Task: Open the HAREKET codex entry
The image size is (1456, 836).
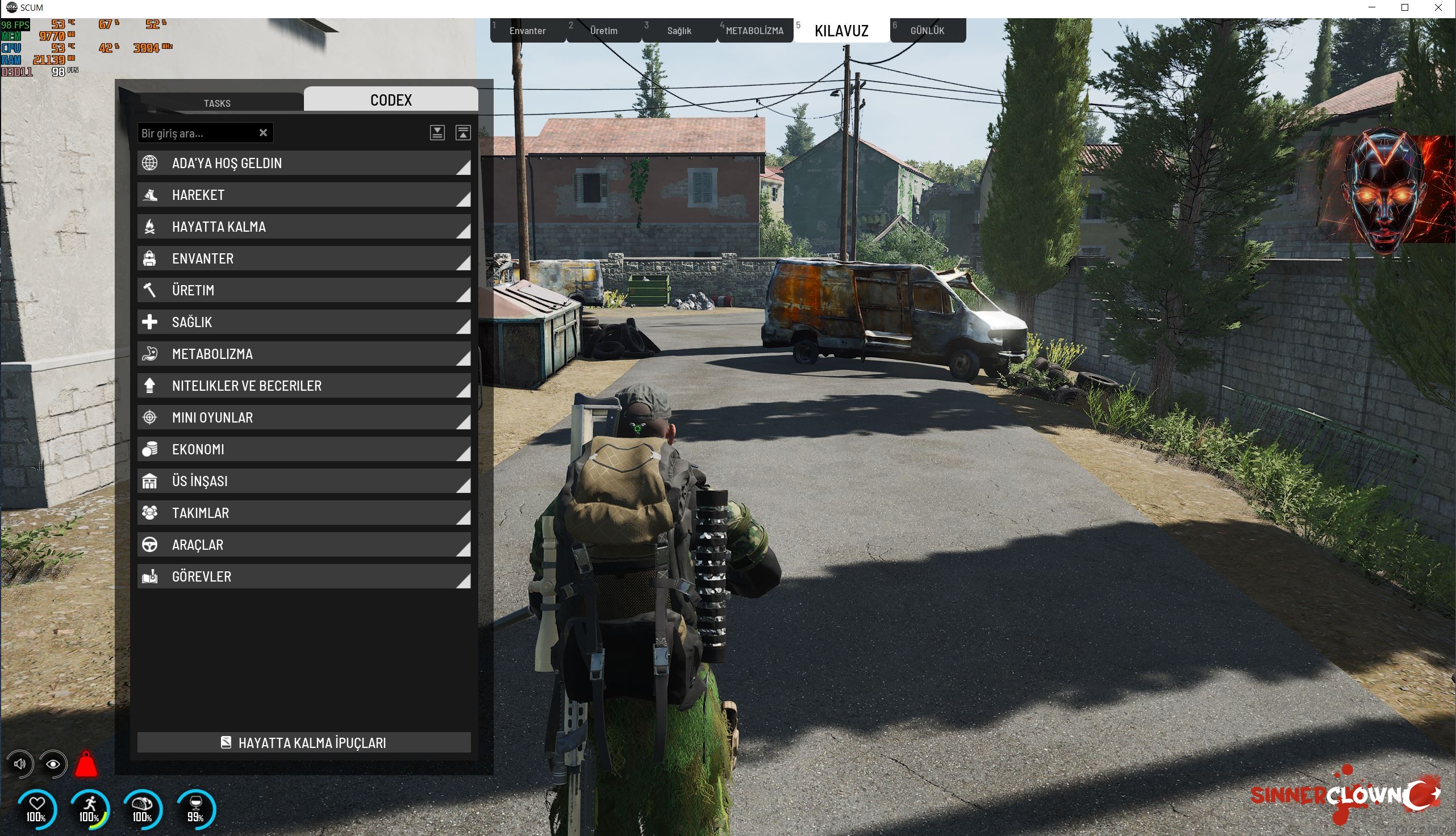Action: (304, 195)
